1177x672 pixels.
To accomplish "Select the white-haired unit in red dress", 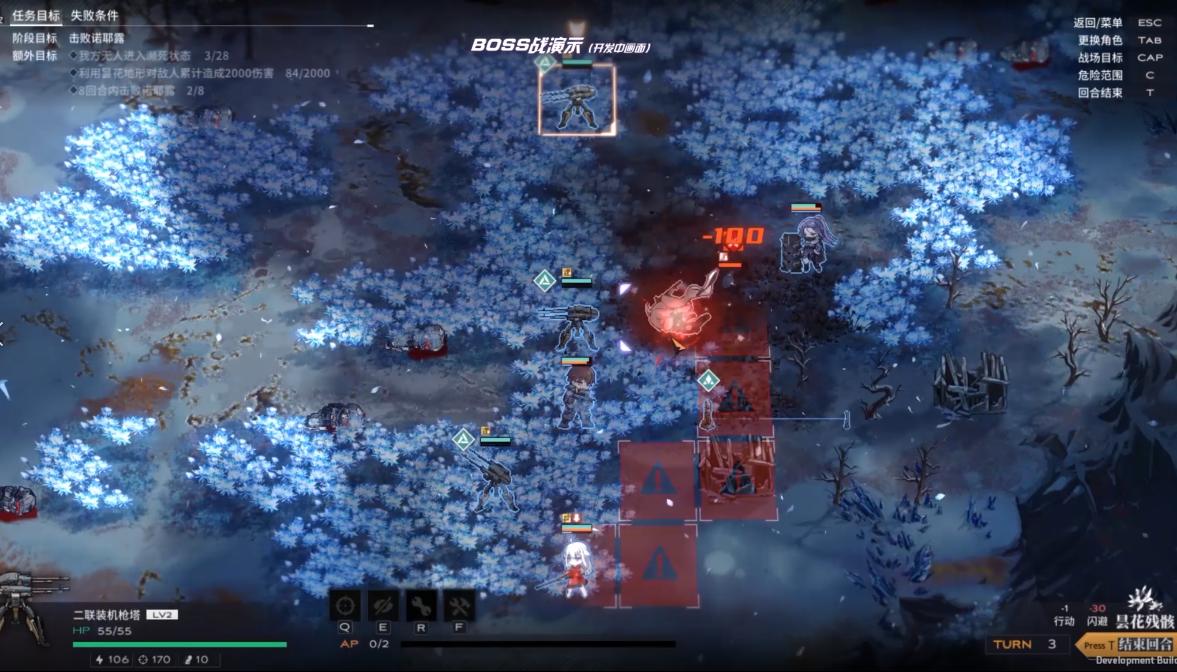I will click(575, 570).
